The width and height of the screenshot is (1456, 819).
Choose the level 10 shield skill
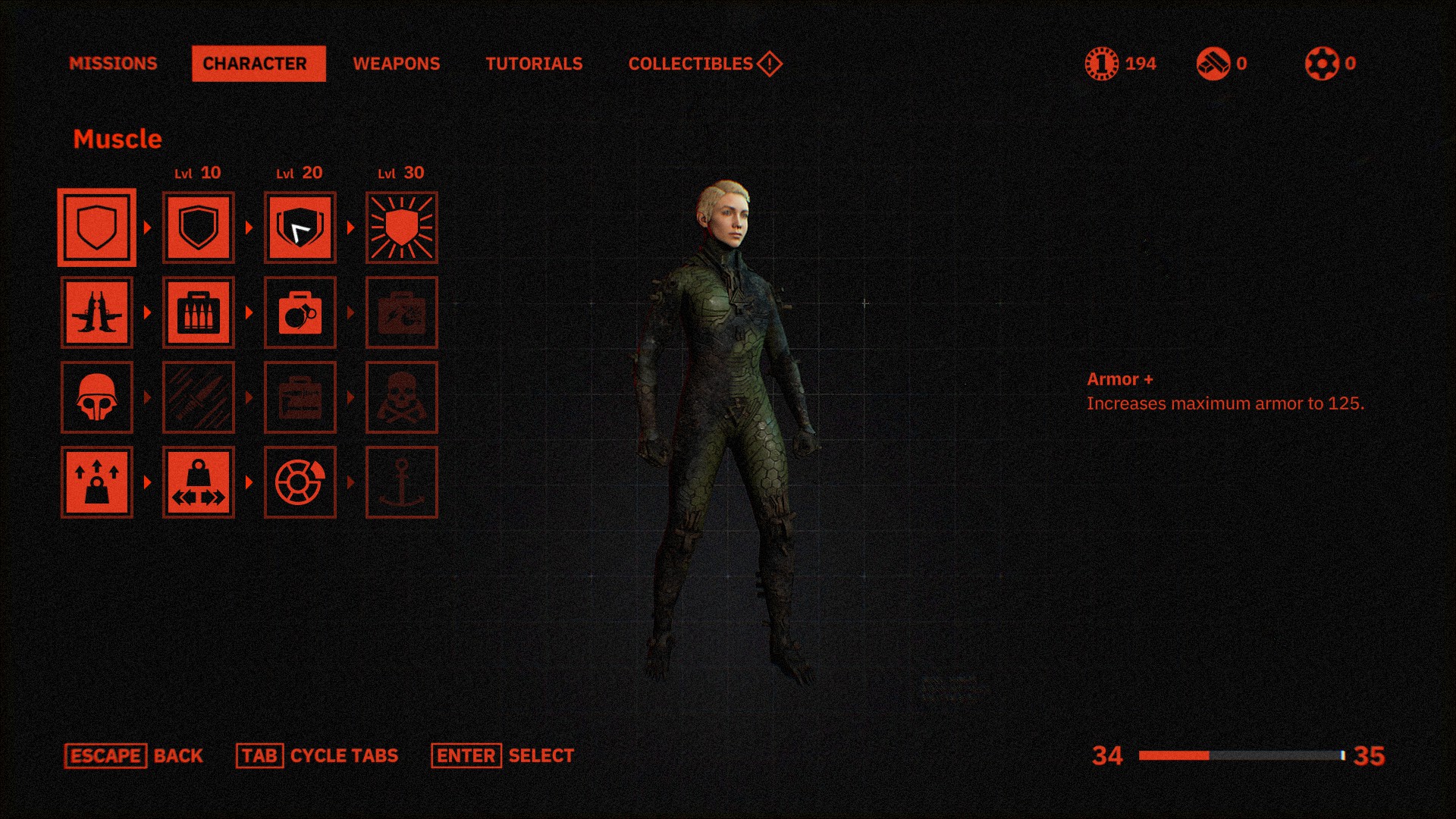tap(199, 227)
